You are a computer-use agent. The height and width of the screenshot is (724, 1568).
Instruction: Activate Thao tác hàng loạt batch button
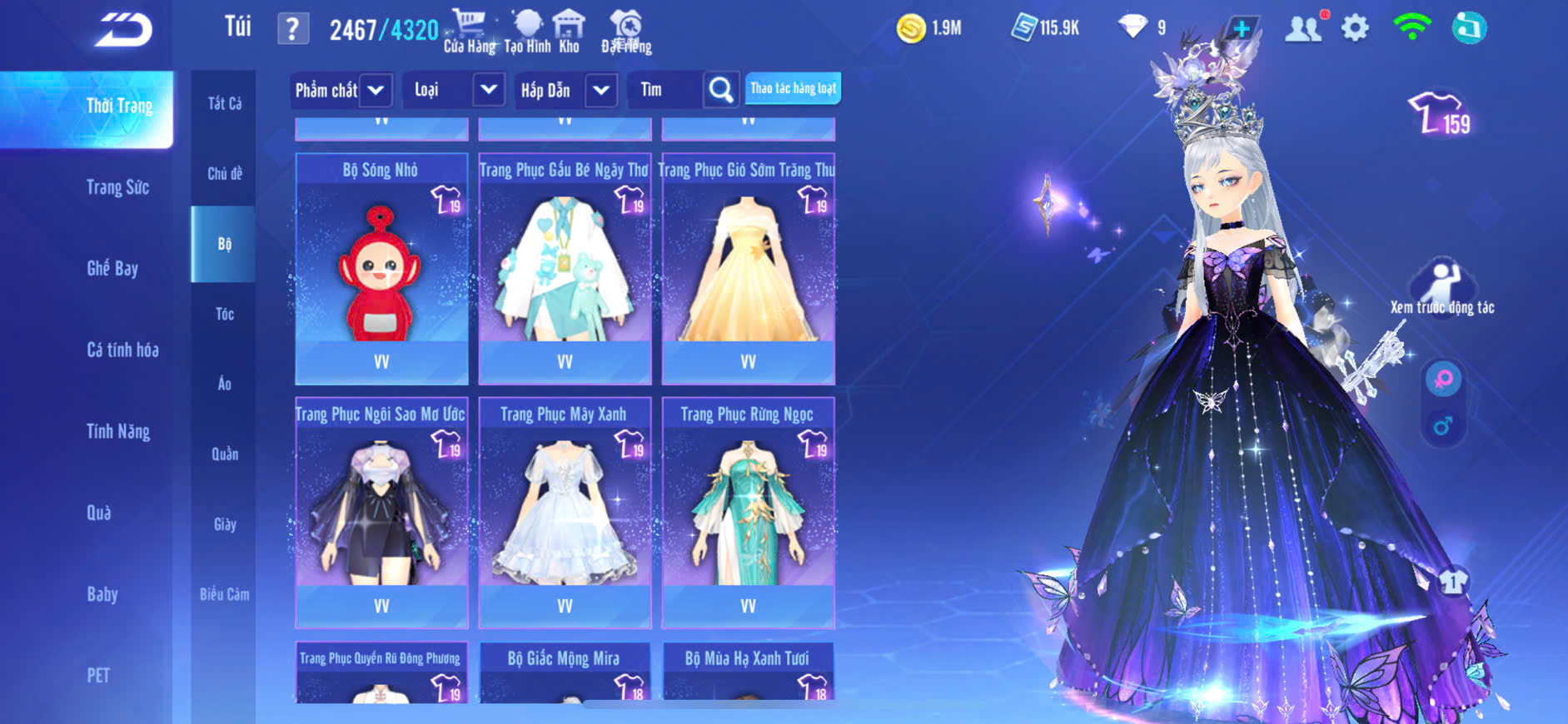coord(793,88)
